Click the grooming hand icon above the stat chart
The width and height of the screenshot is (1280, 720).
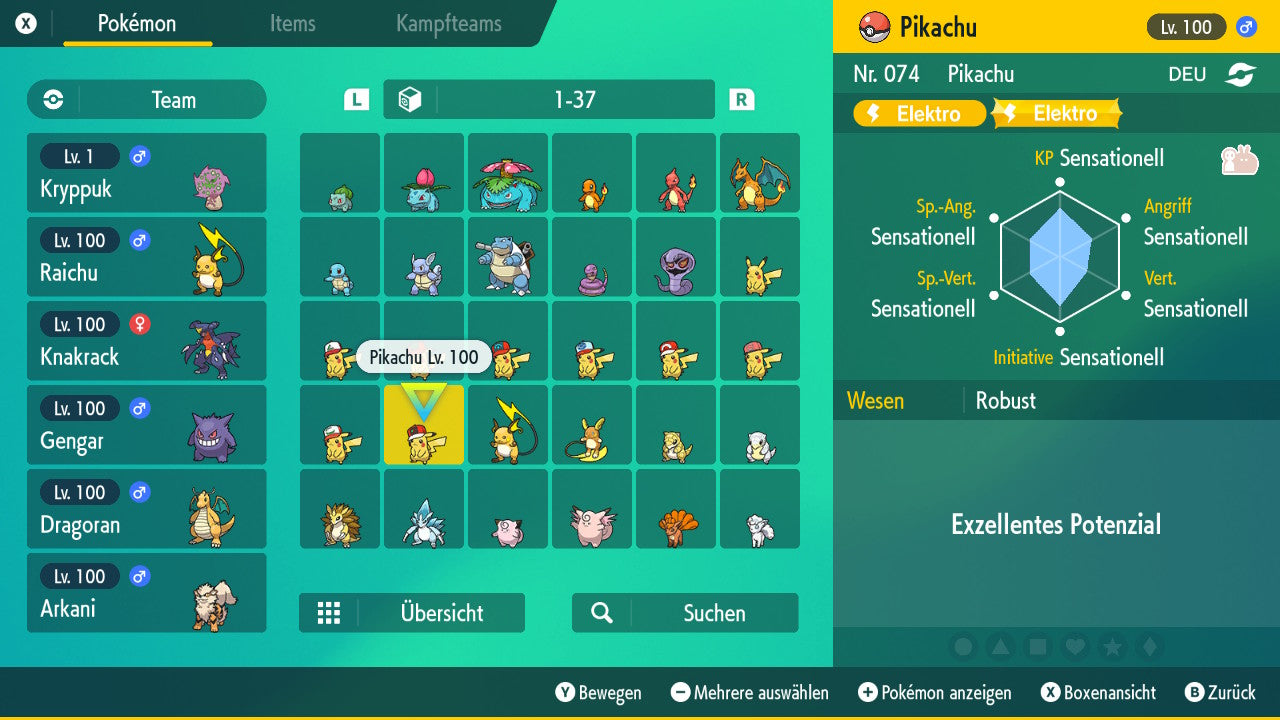pyautogui.click(x=1240, y=158)
